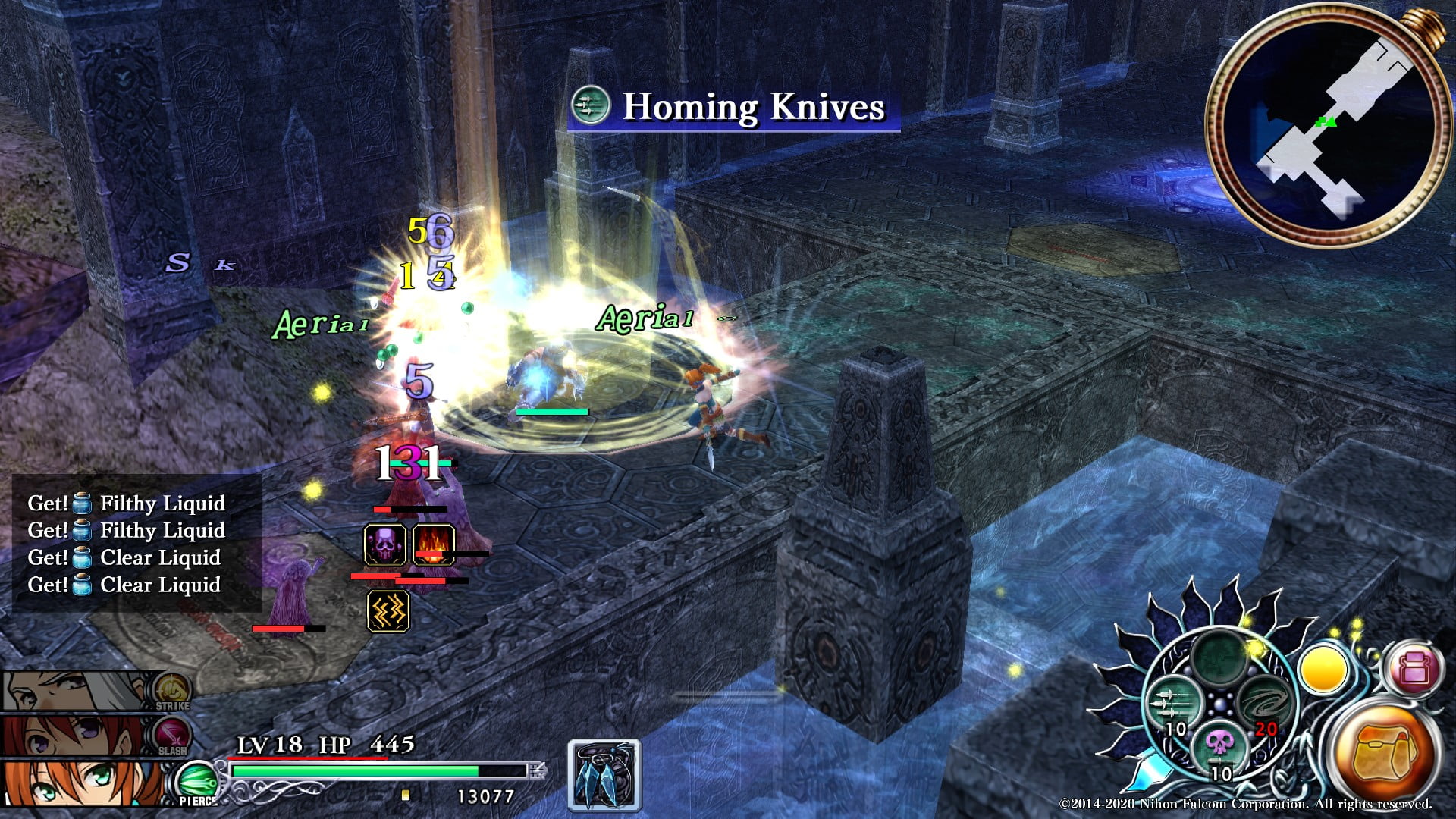This screenshot has height=819, width=1456.
Task: Click the yellow Strike fist icon
Action: pos(172,690)
